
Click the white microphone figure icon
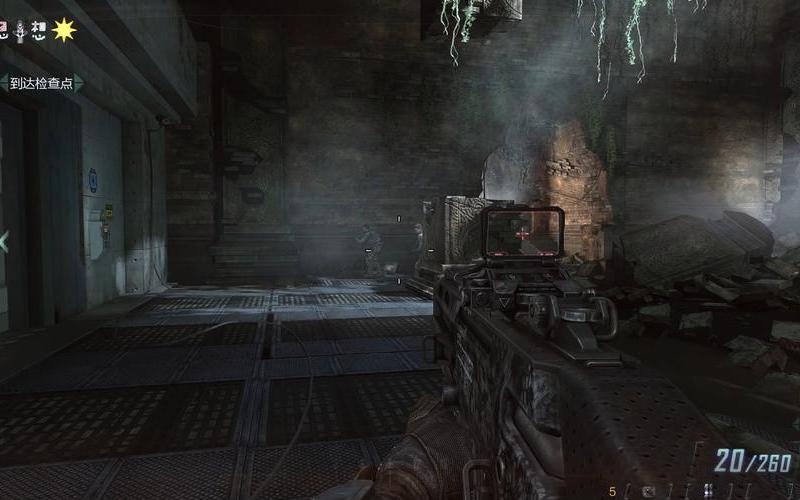click(20, 30)
